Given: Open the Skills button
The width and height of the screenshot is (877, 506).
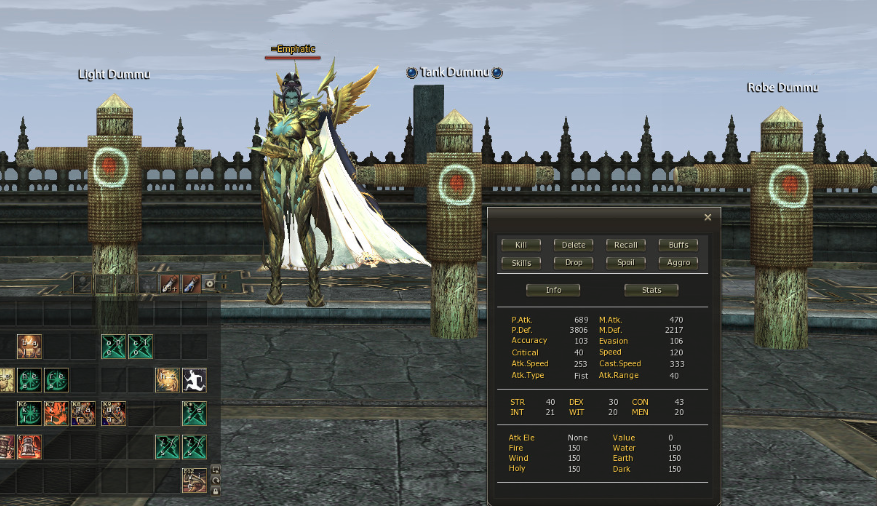Looking at the screenshot, I should (x=521, y=263).
